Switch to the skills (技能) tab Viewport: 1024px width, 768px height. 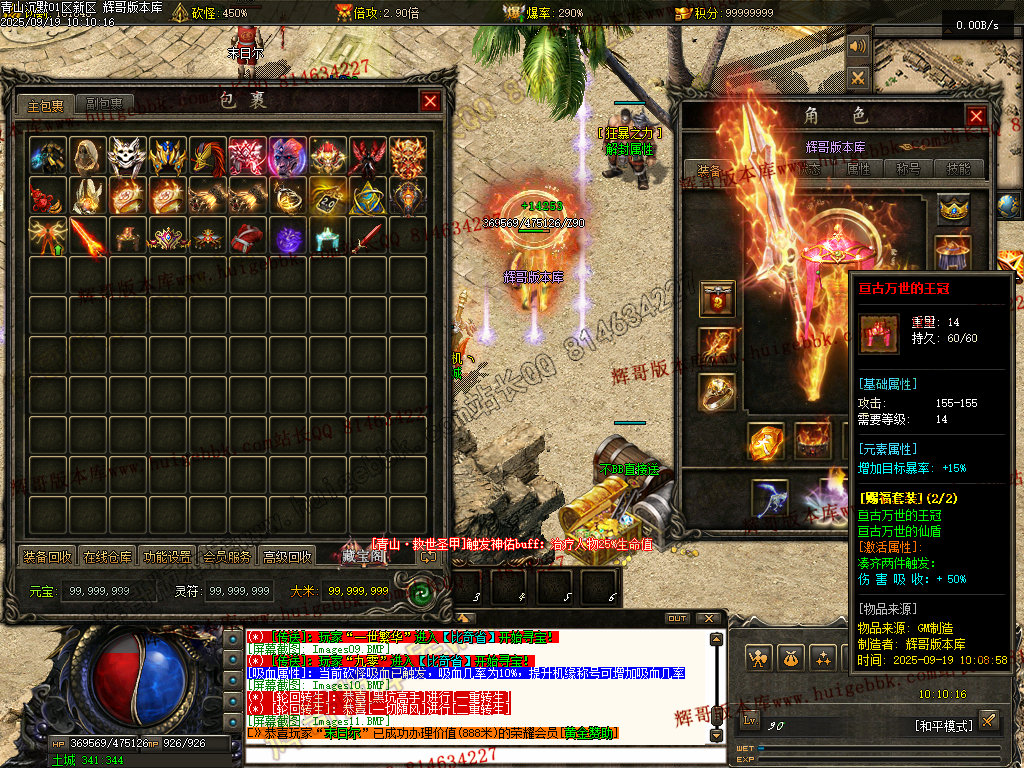[x=958, y=169]
